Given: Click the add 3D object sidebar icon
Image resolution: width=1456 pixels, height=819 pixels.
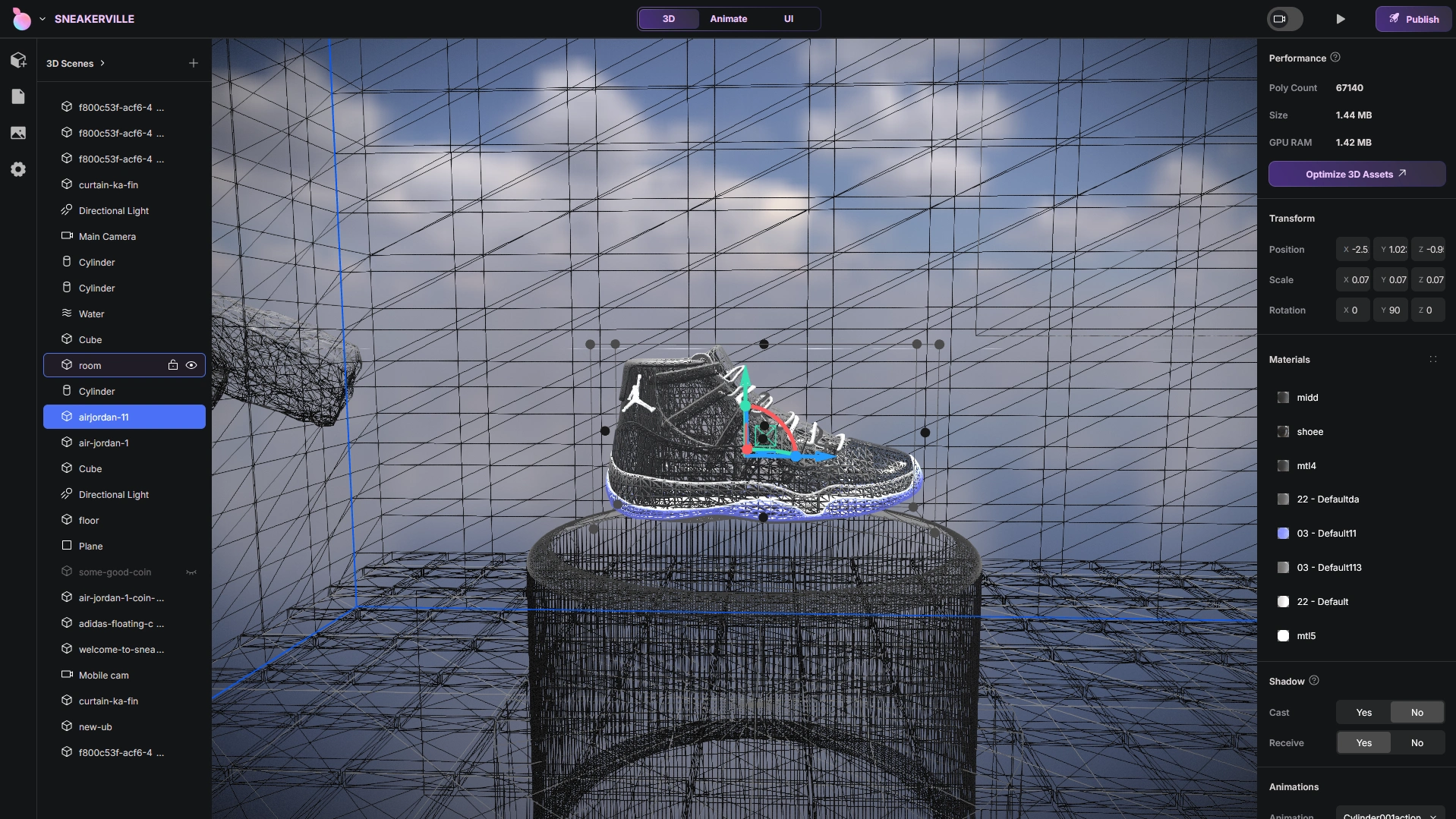Looking at the screenshot, I should click(x=18, y=60).
